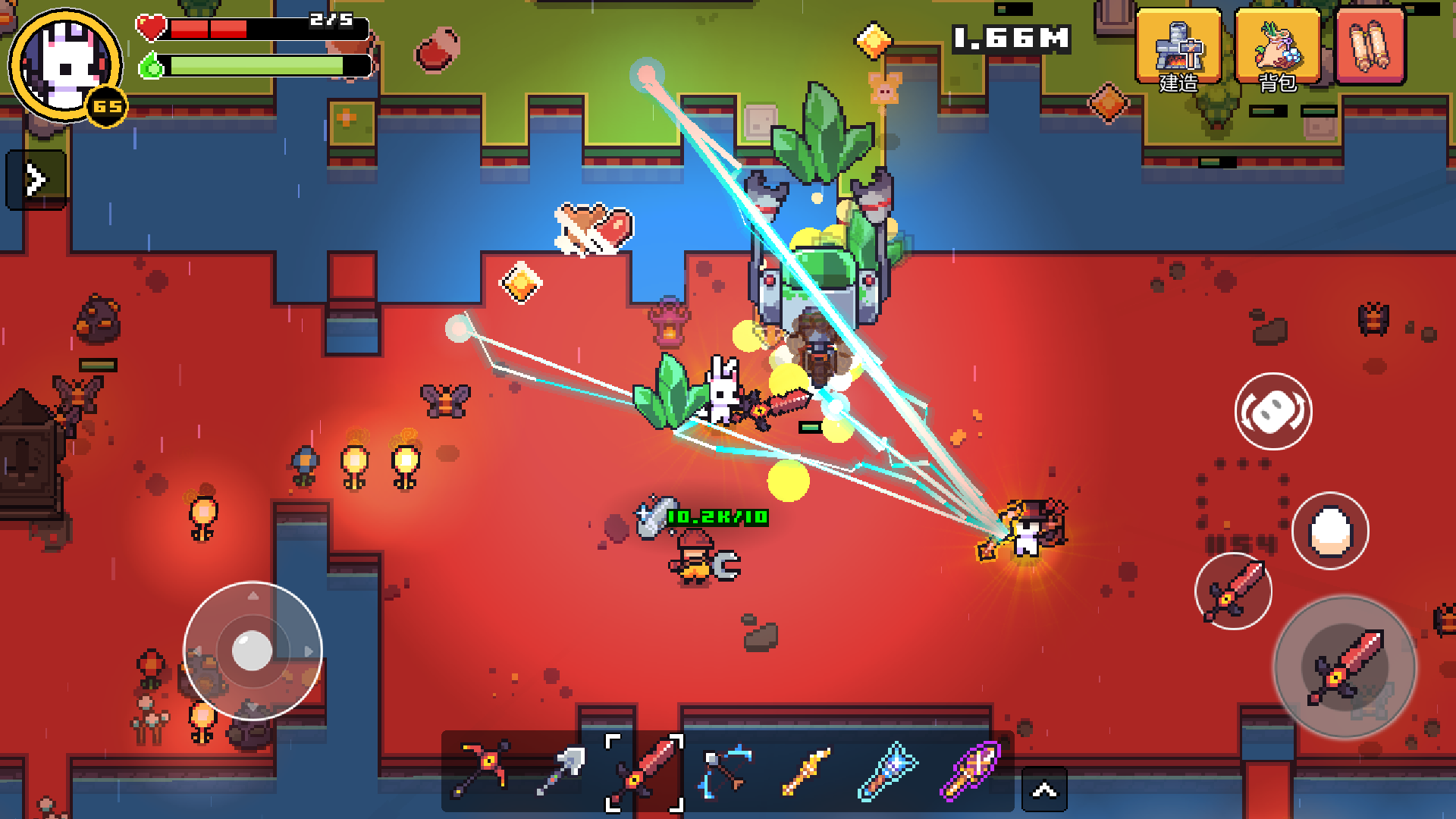Activate the shaking dodge roll skill
1456x819 pixels.
(1273, 411)
